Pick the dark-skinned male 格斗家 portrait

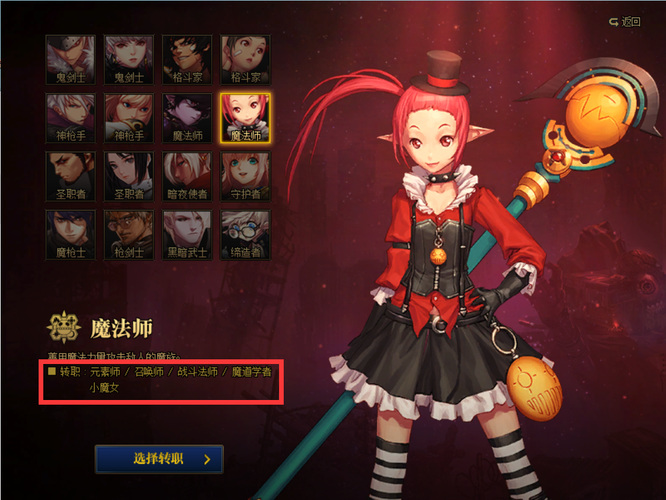click(187, 60)
